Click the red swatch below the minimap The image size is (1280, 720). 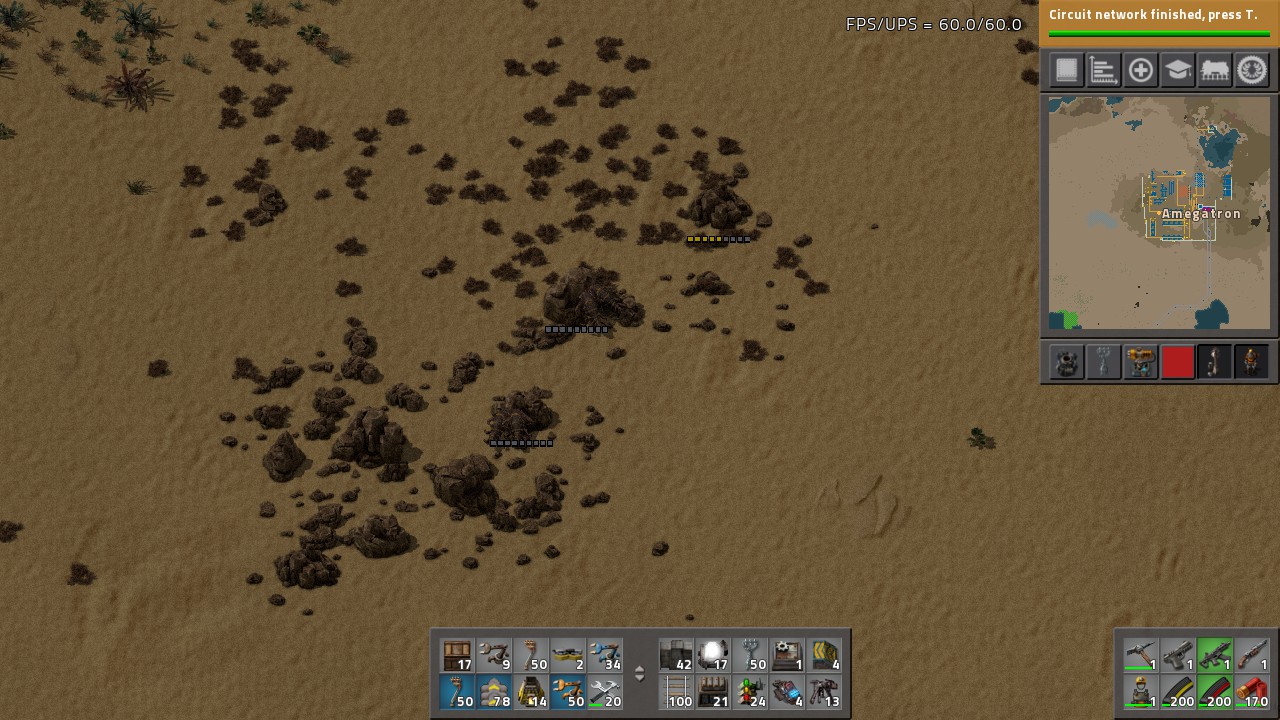[x=1177, y=362]
